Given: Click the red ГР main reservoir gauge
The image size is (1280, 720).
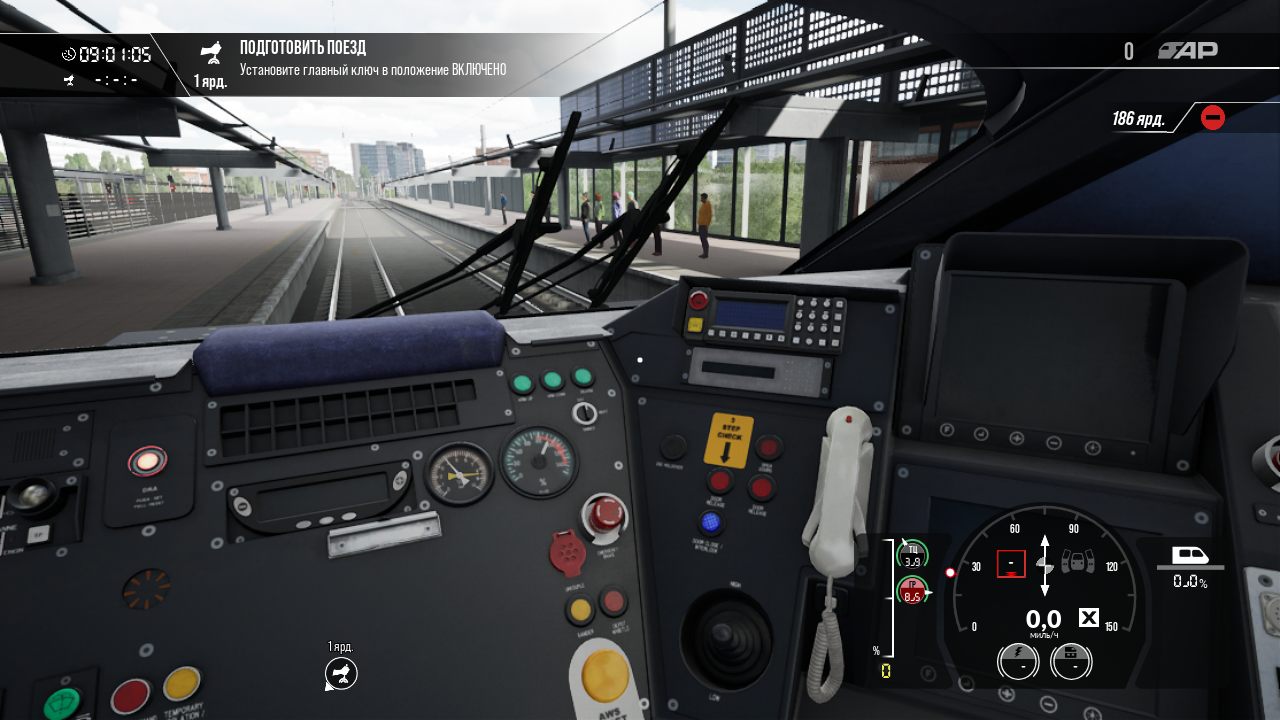Looking at the screenshot, I should click(912, 590).
